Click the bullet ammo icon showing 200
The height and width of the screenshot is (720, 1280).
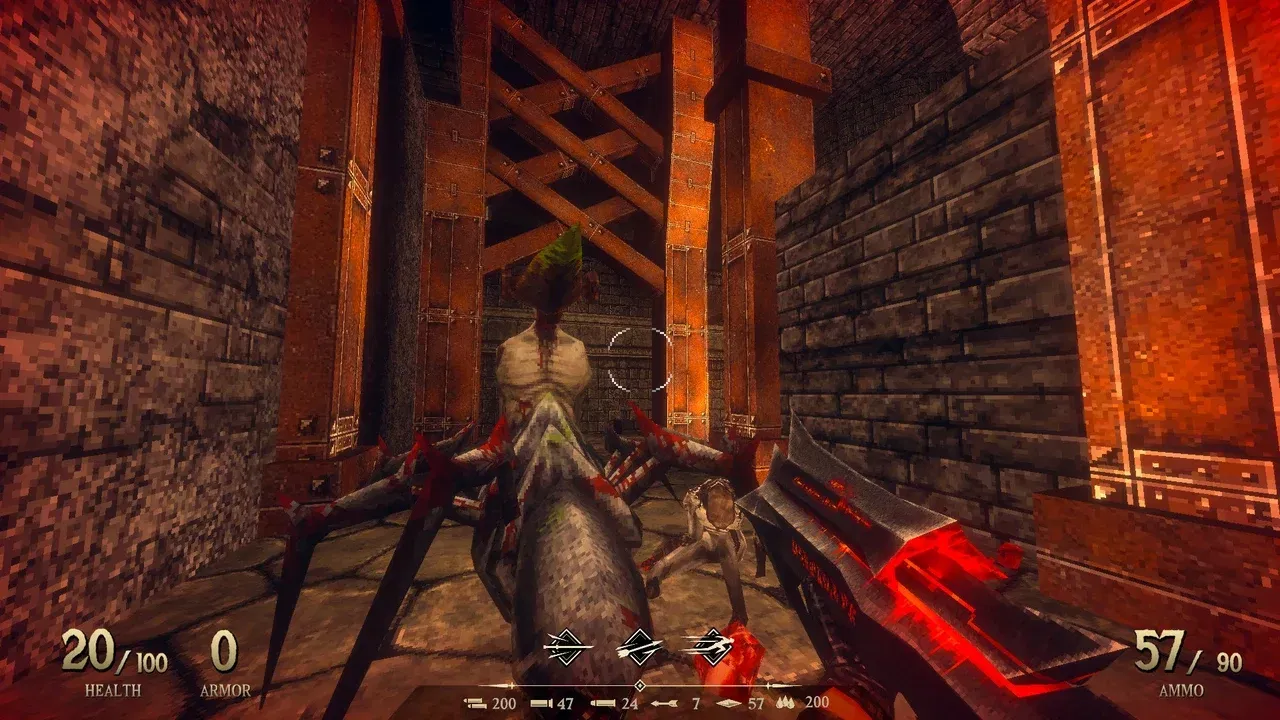474,703
